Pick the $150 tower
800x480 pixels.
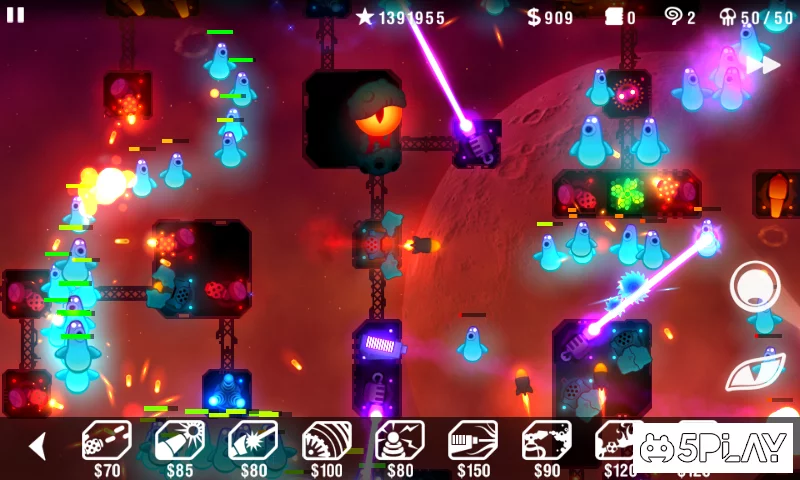[473, 441]
